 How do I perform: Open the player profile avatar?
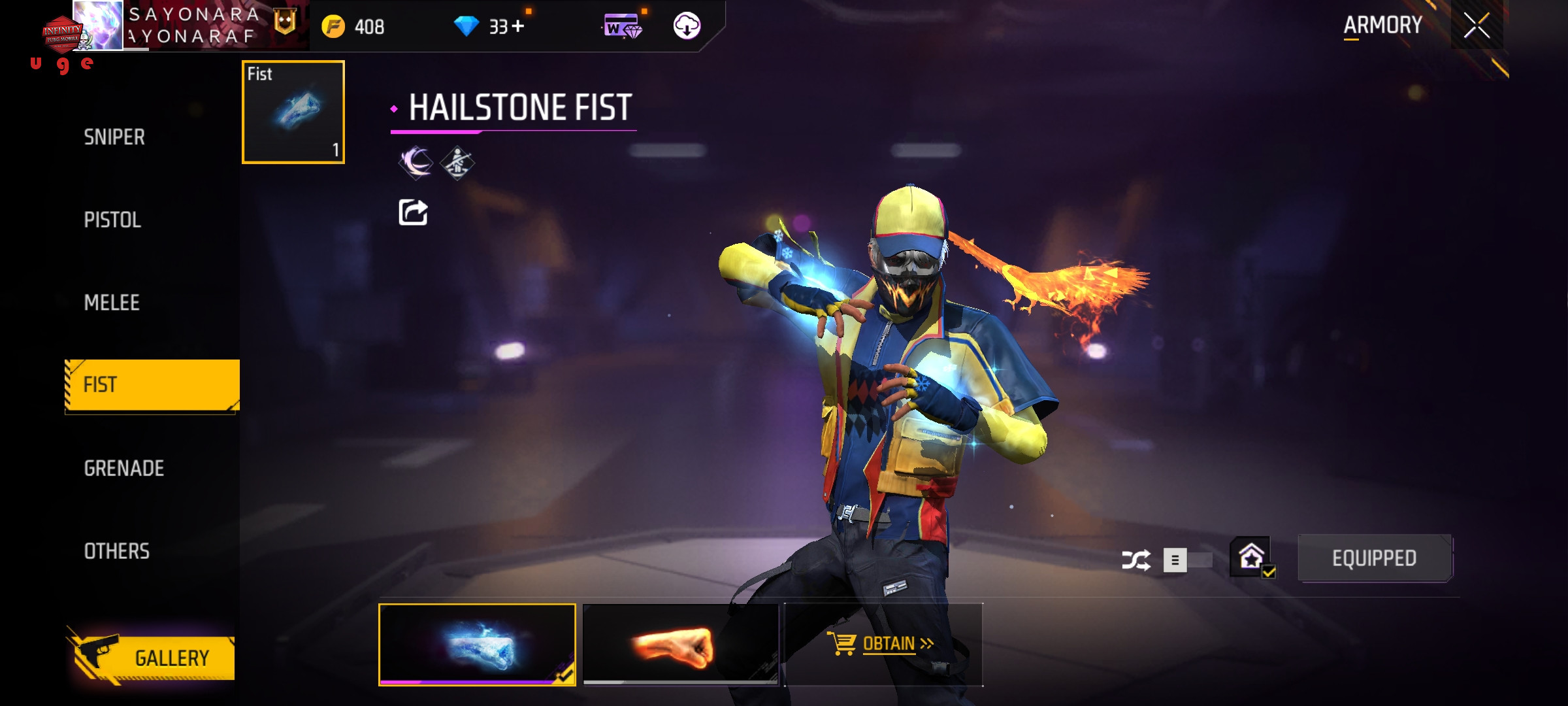(98, 26)
